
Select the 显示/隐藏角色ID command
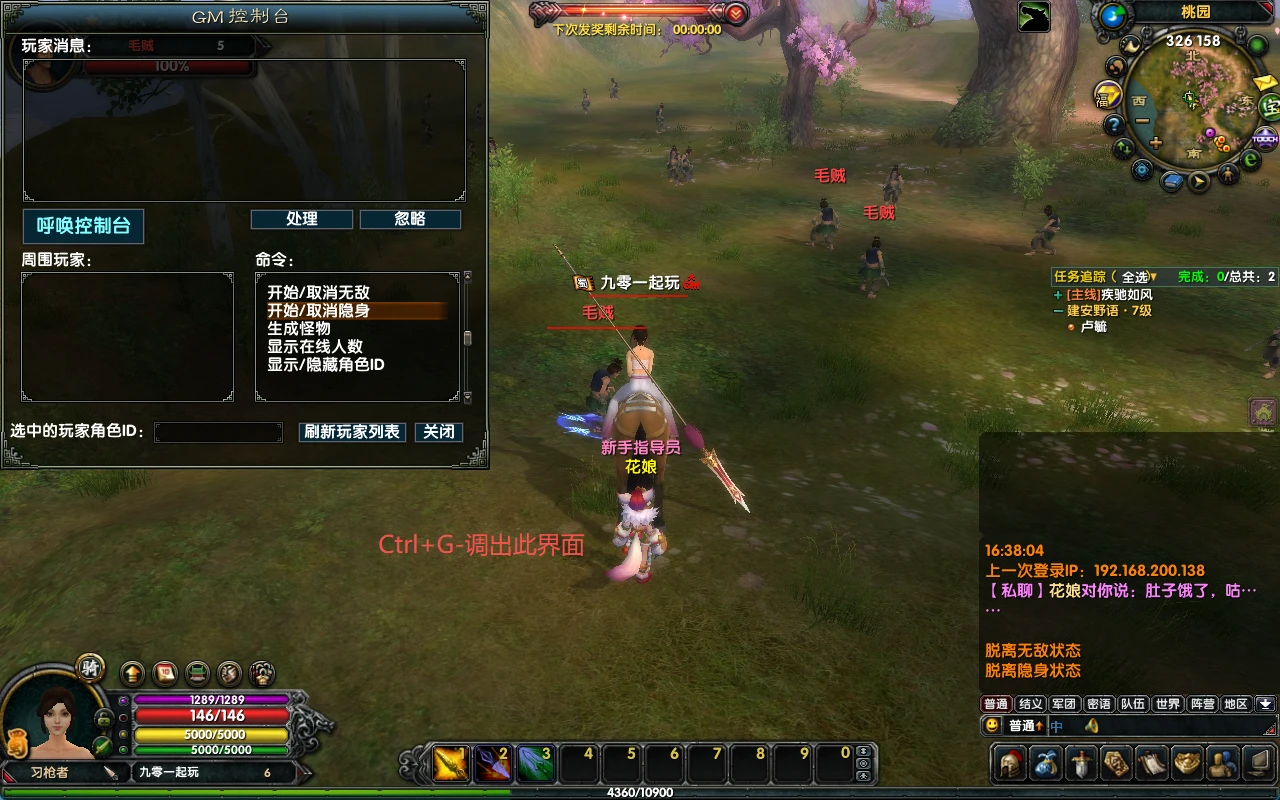(x=325, y=364)
